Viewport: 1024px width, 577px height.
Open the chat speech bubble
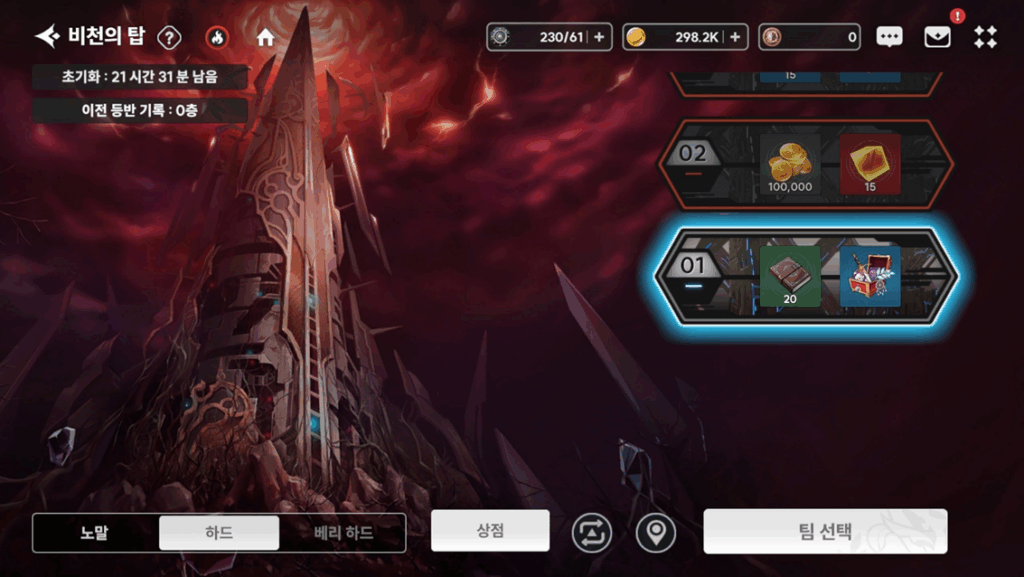(x=889, y=37)
